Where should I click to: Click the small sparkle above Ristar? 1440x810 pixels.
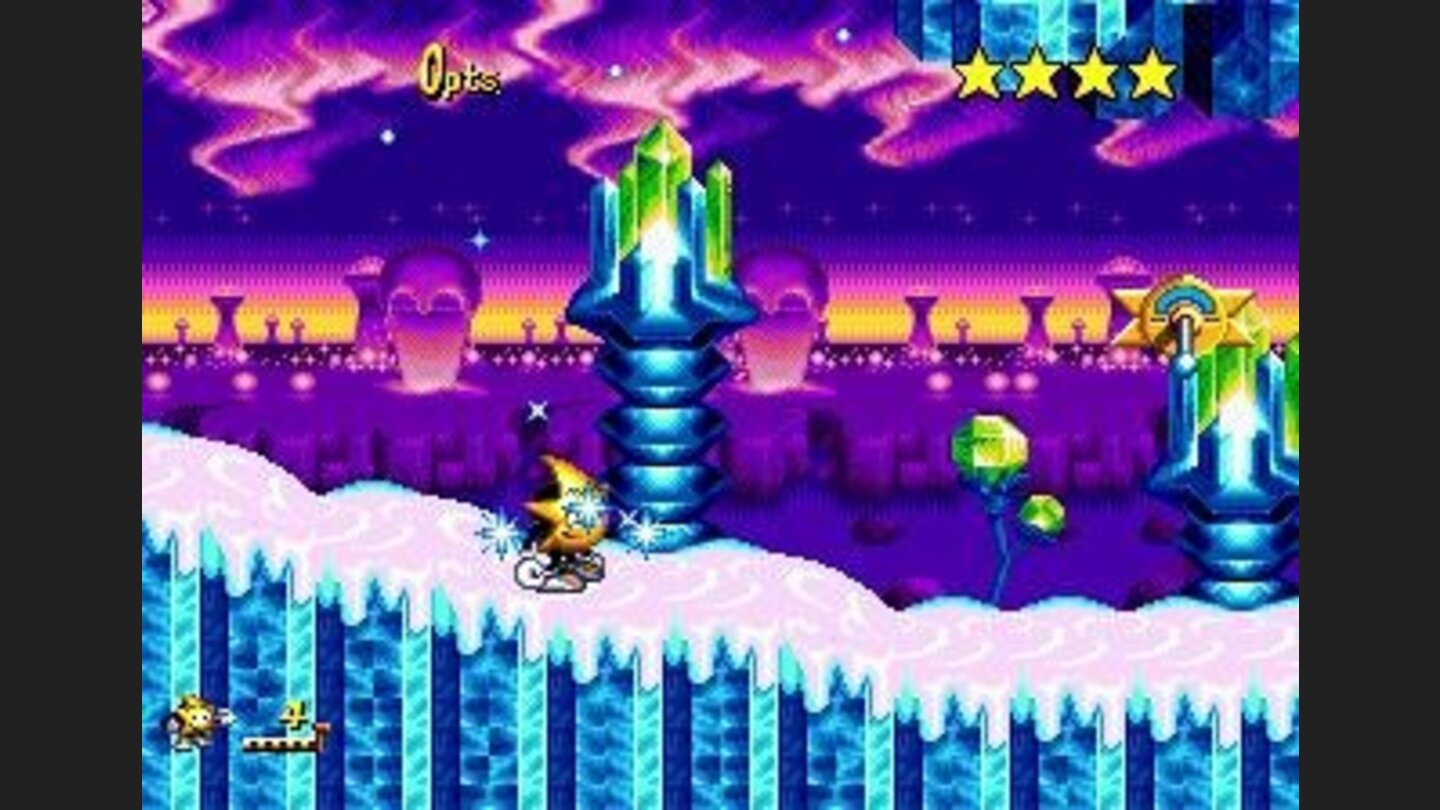(537, 409)
